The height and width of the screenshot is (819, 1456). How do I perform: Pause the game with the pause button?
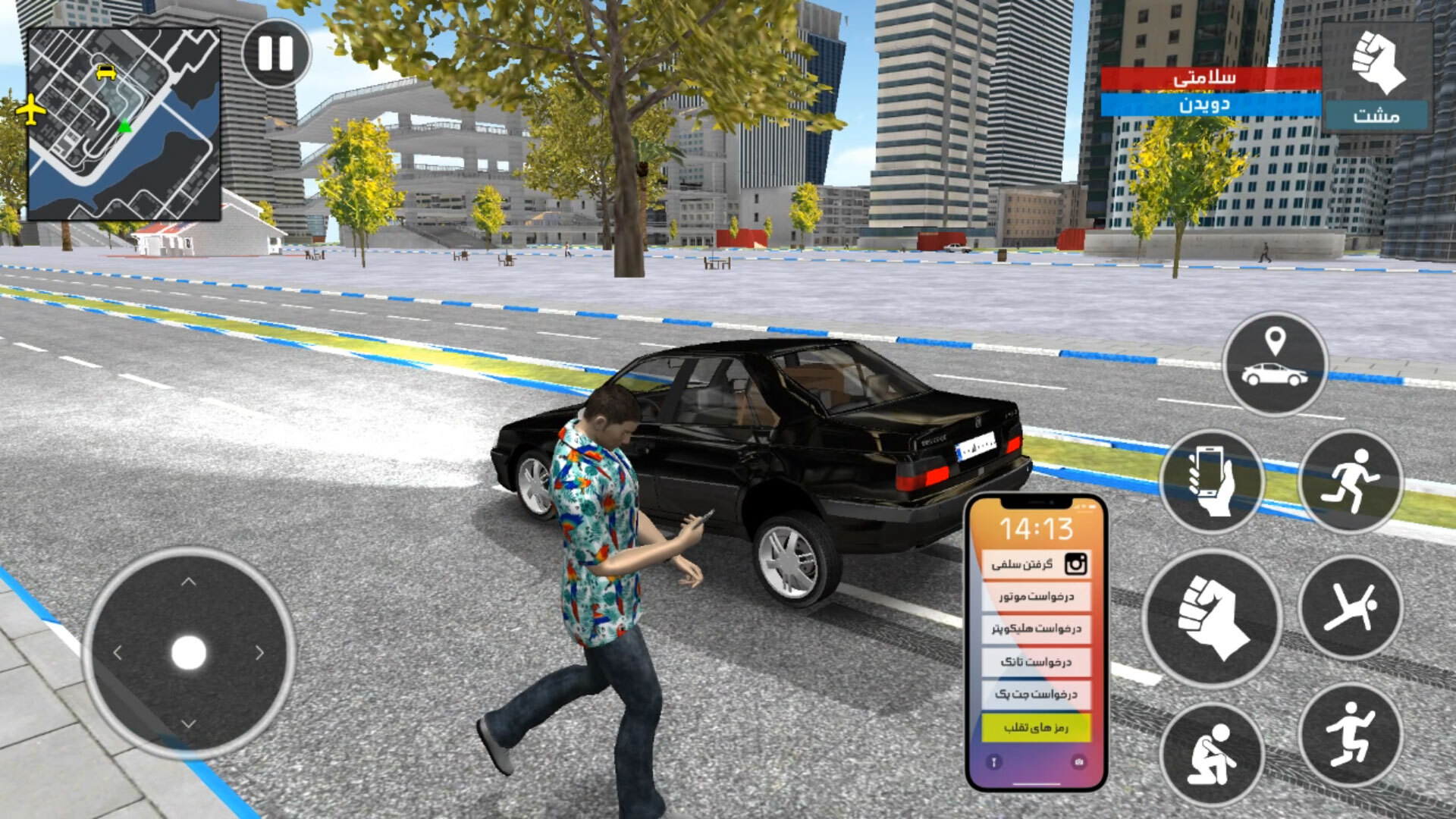coord(275,53)
